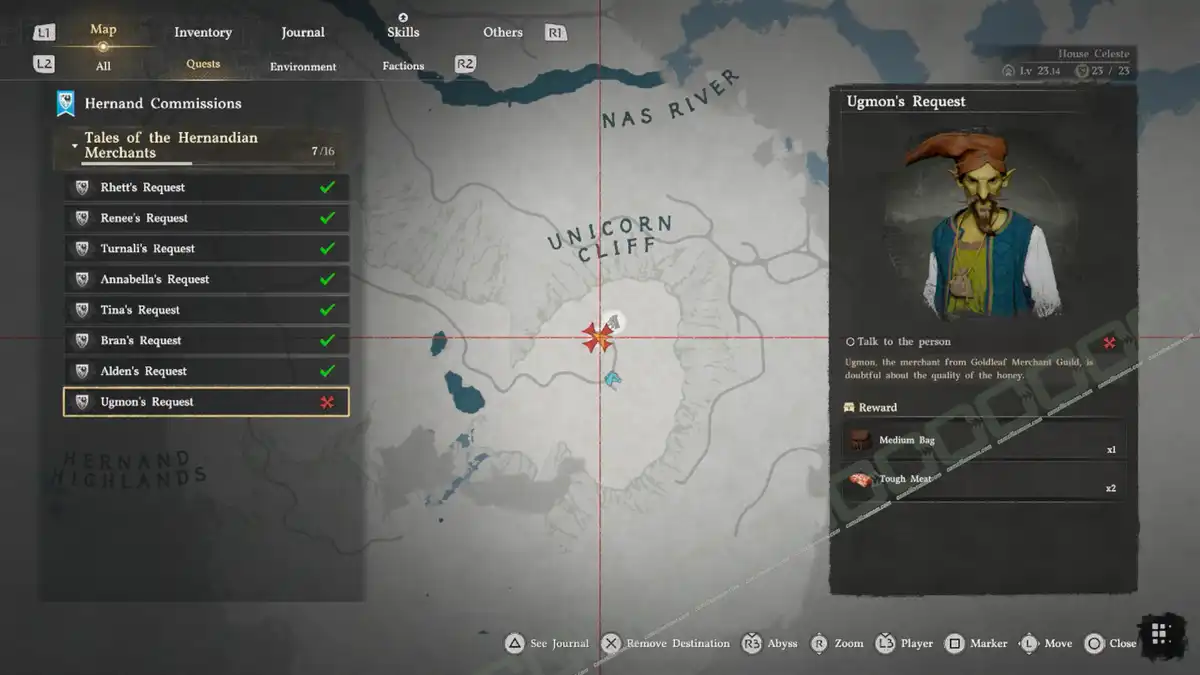
Task: Switch to the Inventory tab
Action: (x=203, y=32)
